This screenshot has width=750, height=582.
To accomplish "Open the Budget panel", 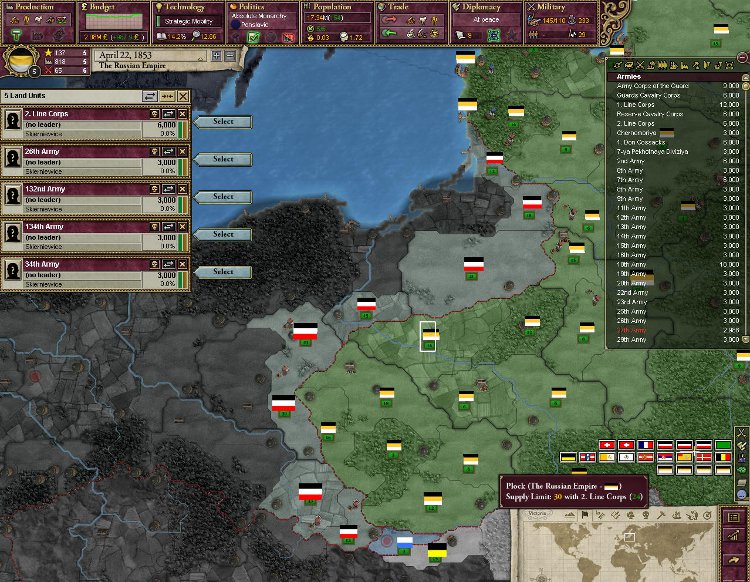I will 112,7.
